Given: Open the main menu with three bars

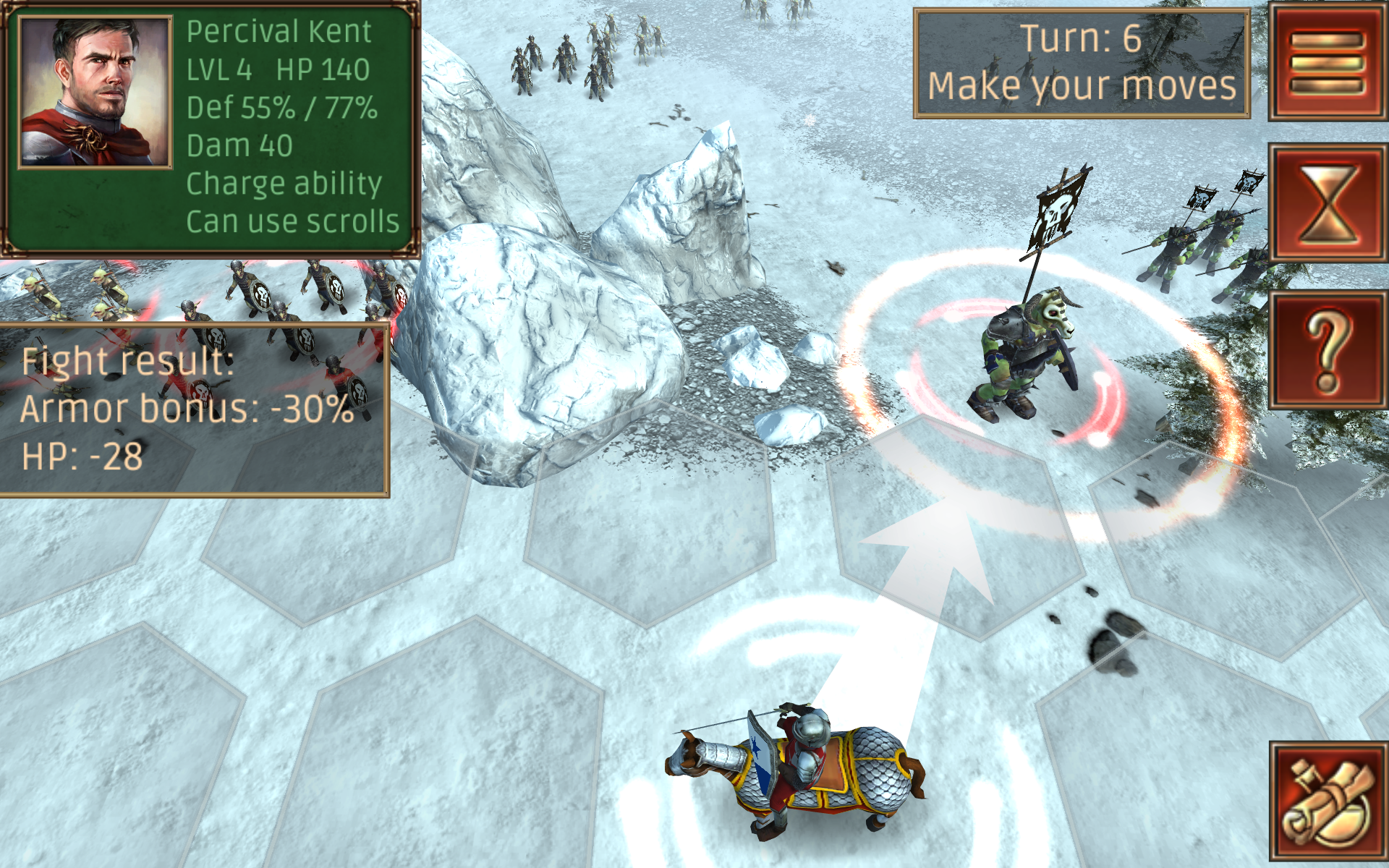Looking at the screenshot, I should click(x=1327, y=62).
